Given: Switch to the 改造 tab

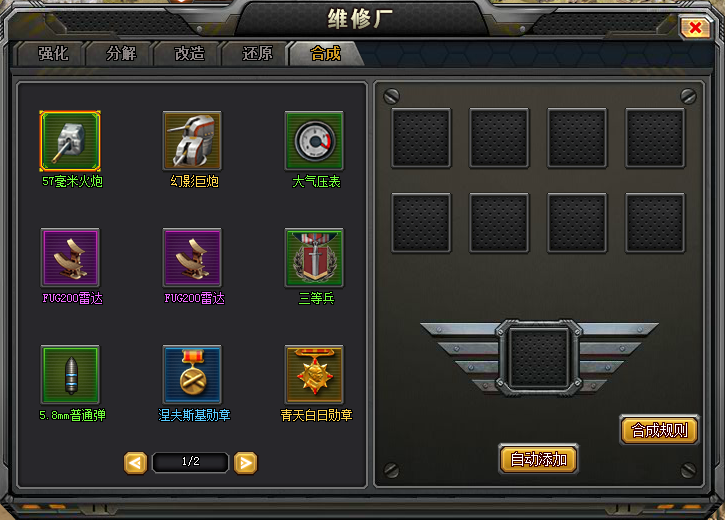Looking at the screenshot, I should click(x=189, y=53).
